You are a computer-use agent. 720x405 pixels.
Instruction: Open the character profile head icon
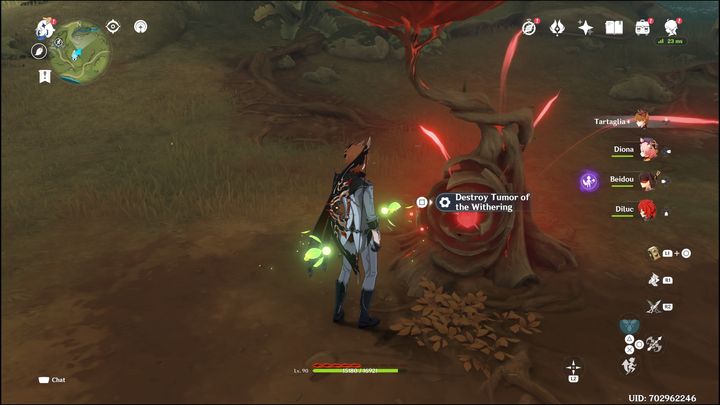672,27
